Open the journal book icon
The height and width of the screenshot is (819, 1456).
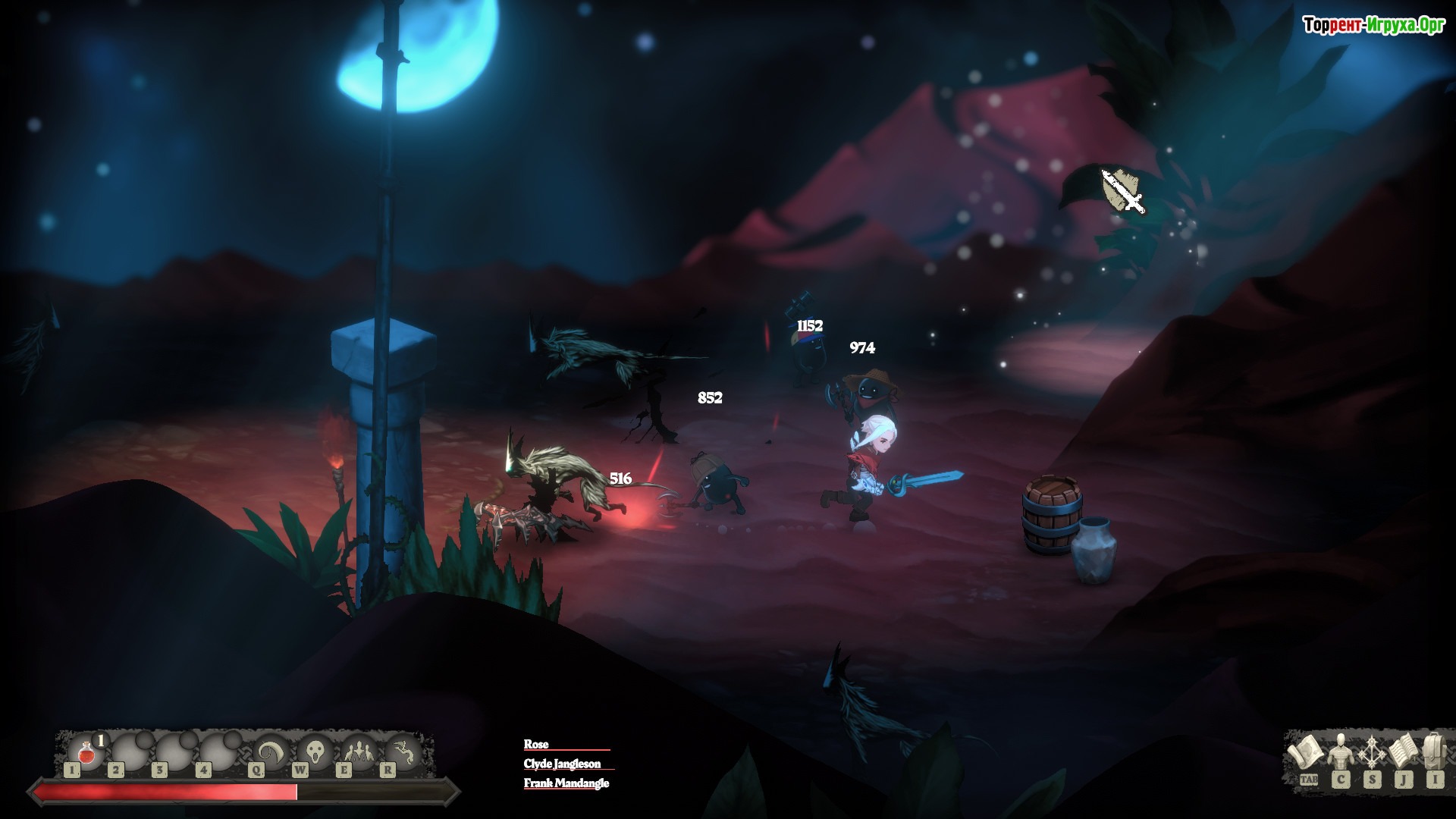[x=1403, y=752]
